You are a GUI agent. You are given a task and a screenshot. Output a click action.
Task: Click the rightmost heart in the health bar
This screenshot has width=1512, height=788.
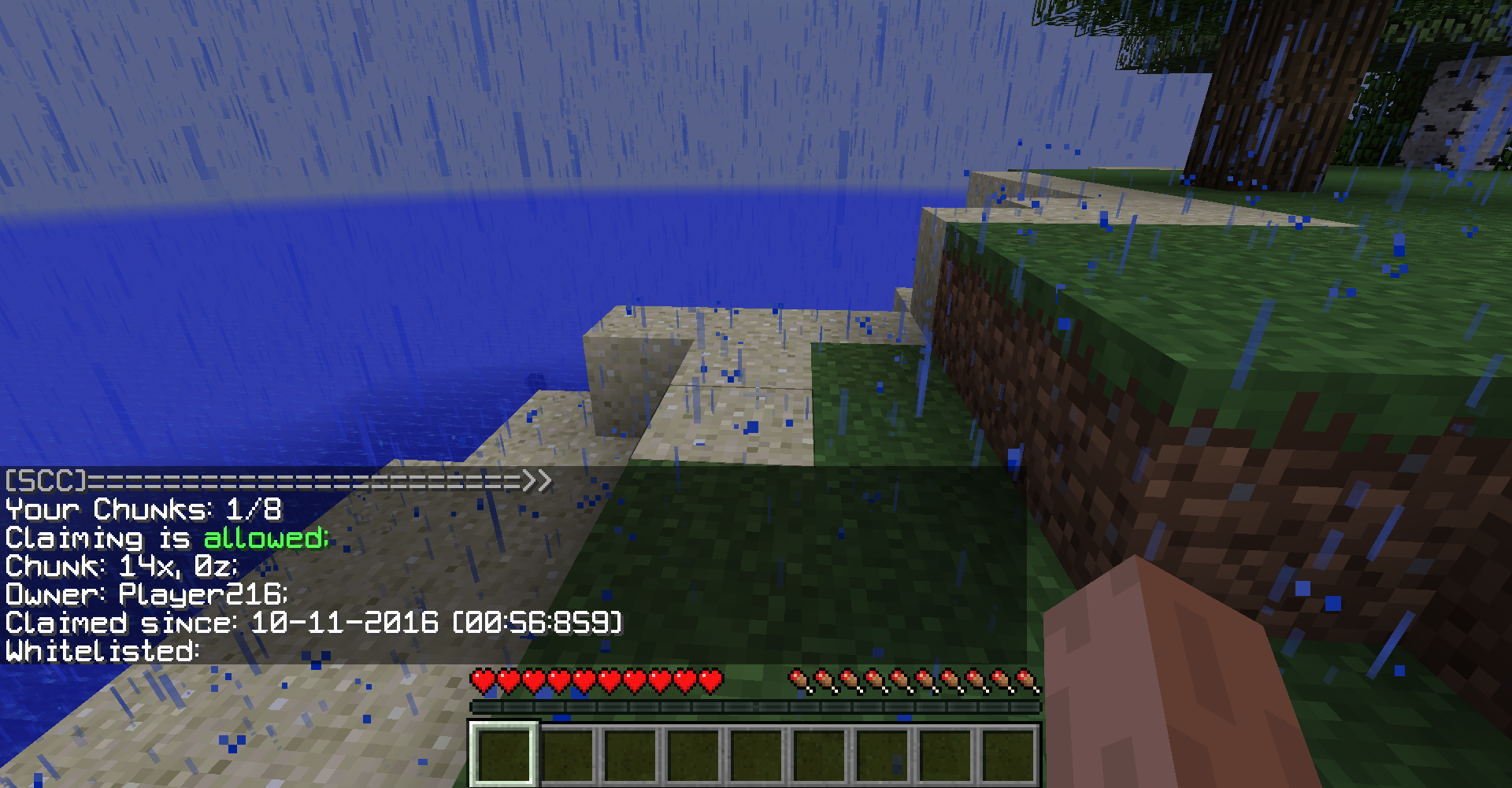(x=710, y=679)
